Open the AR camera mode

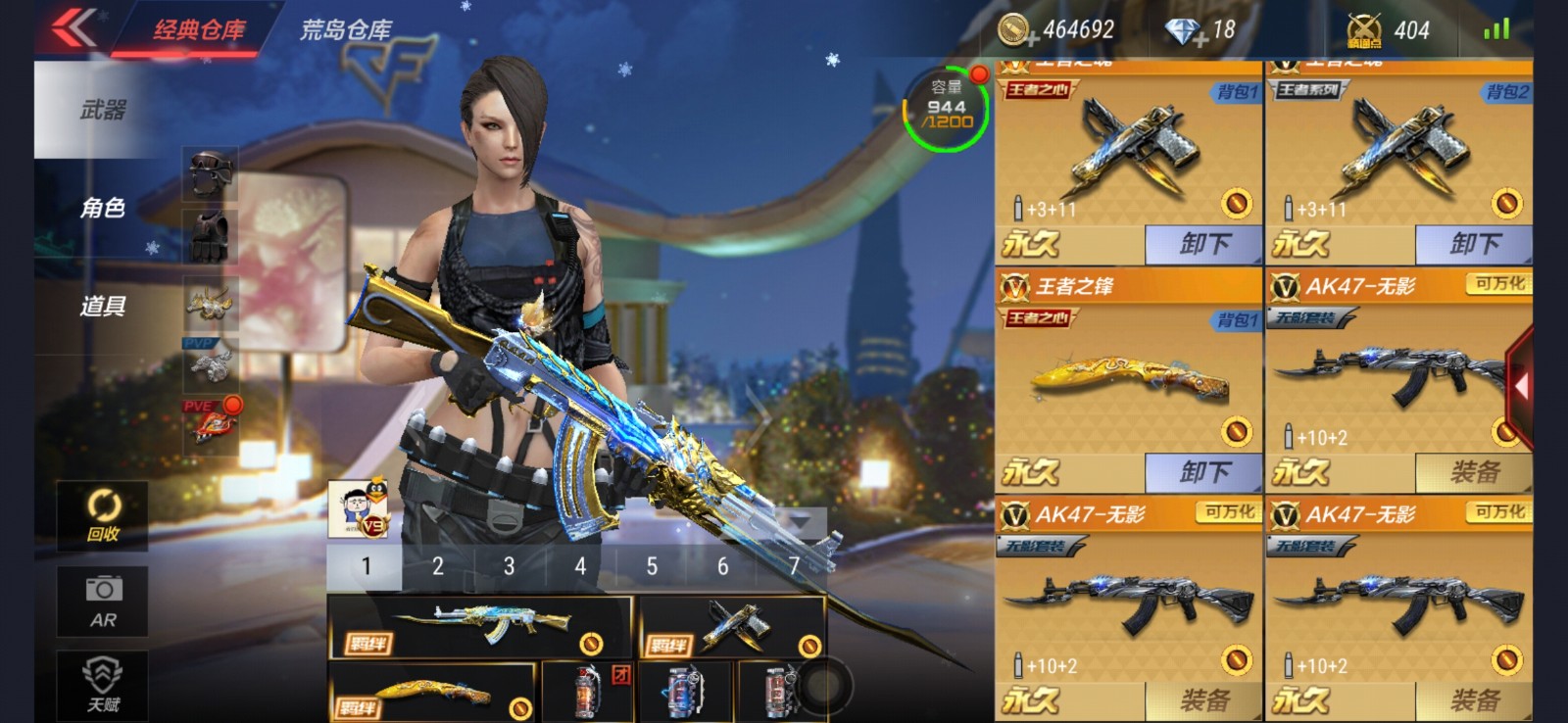pos(103,601)
